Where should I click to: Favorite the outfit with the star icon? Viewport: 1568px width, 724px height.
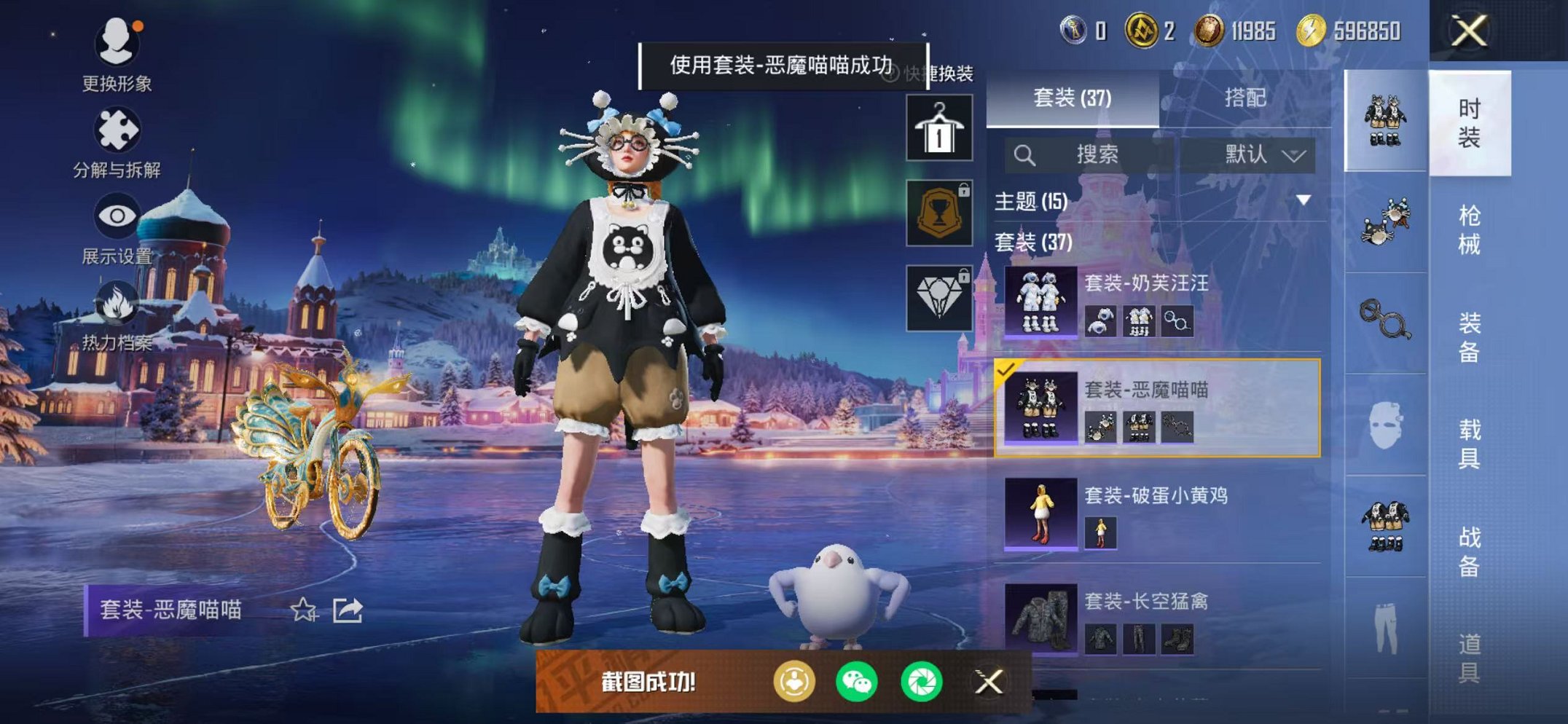pyautogui.click(x=303, y=610)
